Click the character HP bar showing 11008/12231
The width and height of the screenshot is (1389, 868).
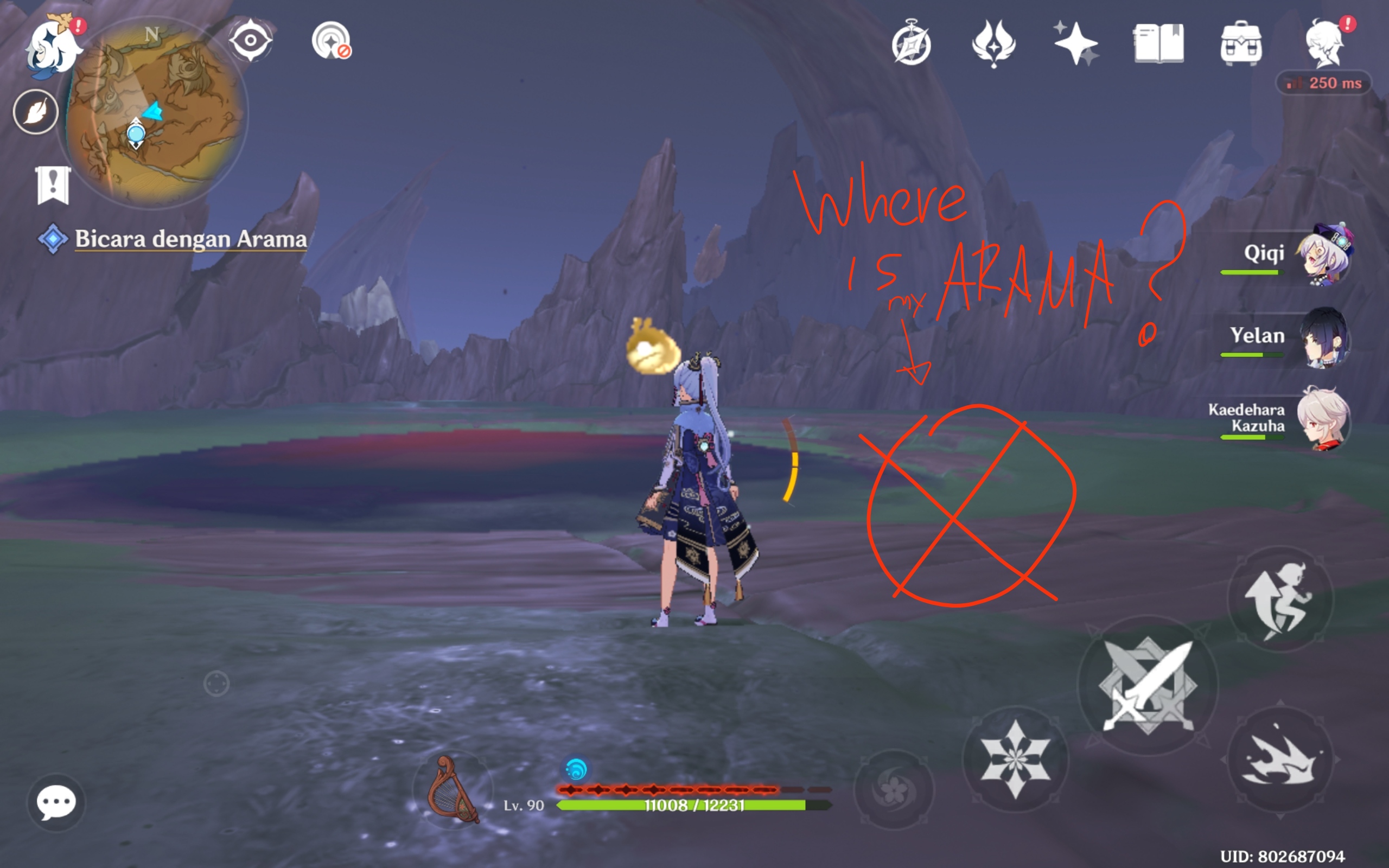pos(694,806)
